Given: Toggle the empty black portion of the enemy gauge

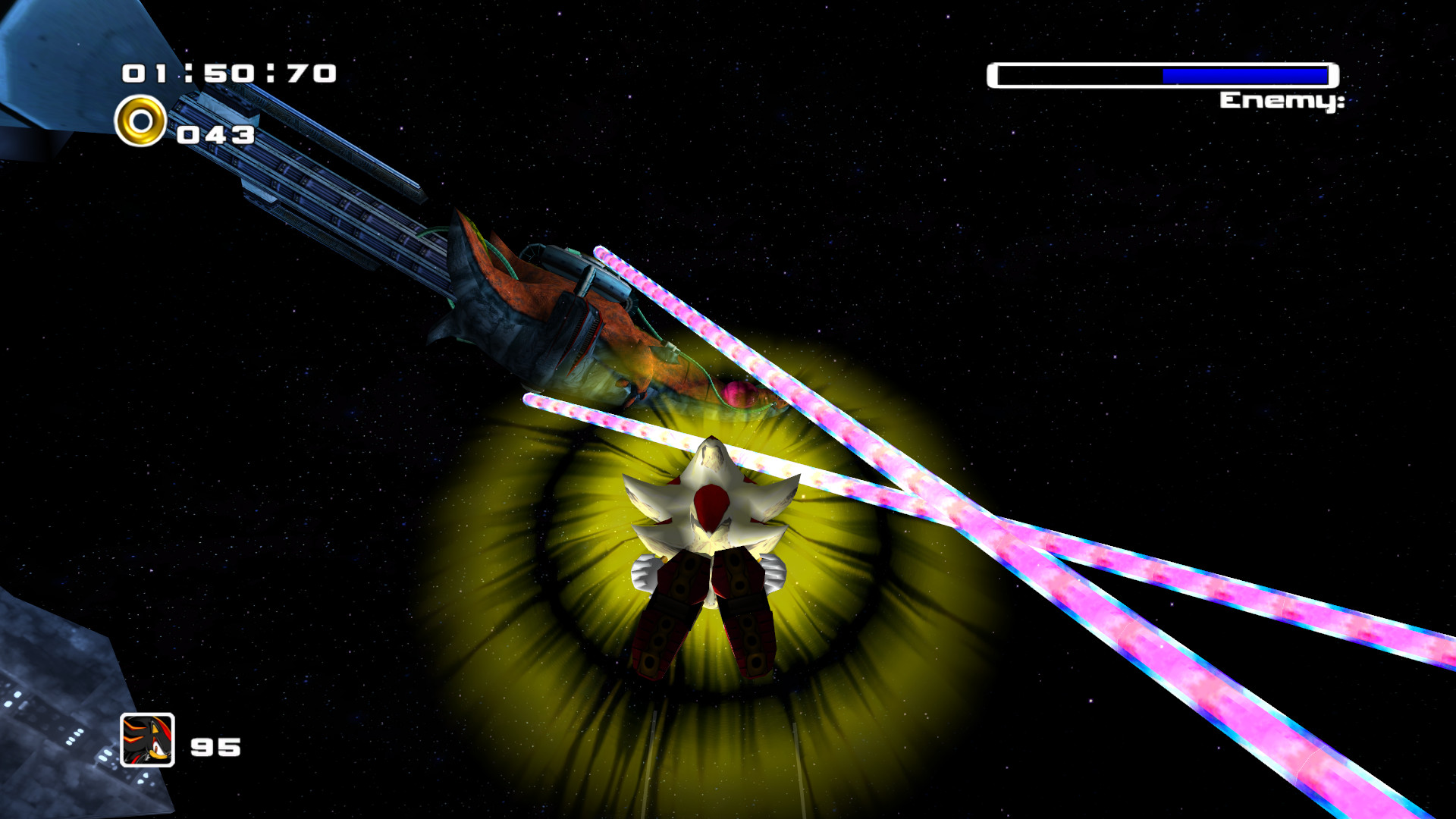Looking at the screenshot, I should pos(1077,75).
